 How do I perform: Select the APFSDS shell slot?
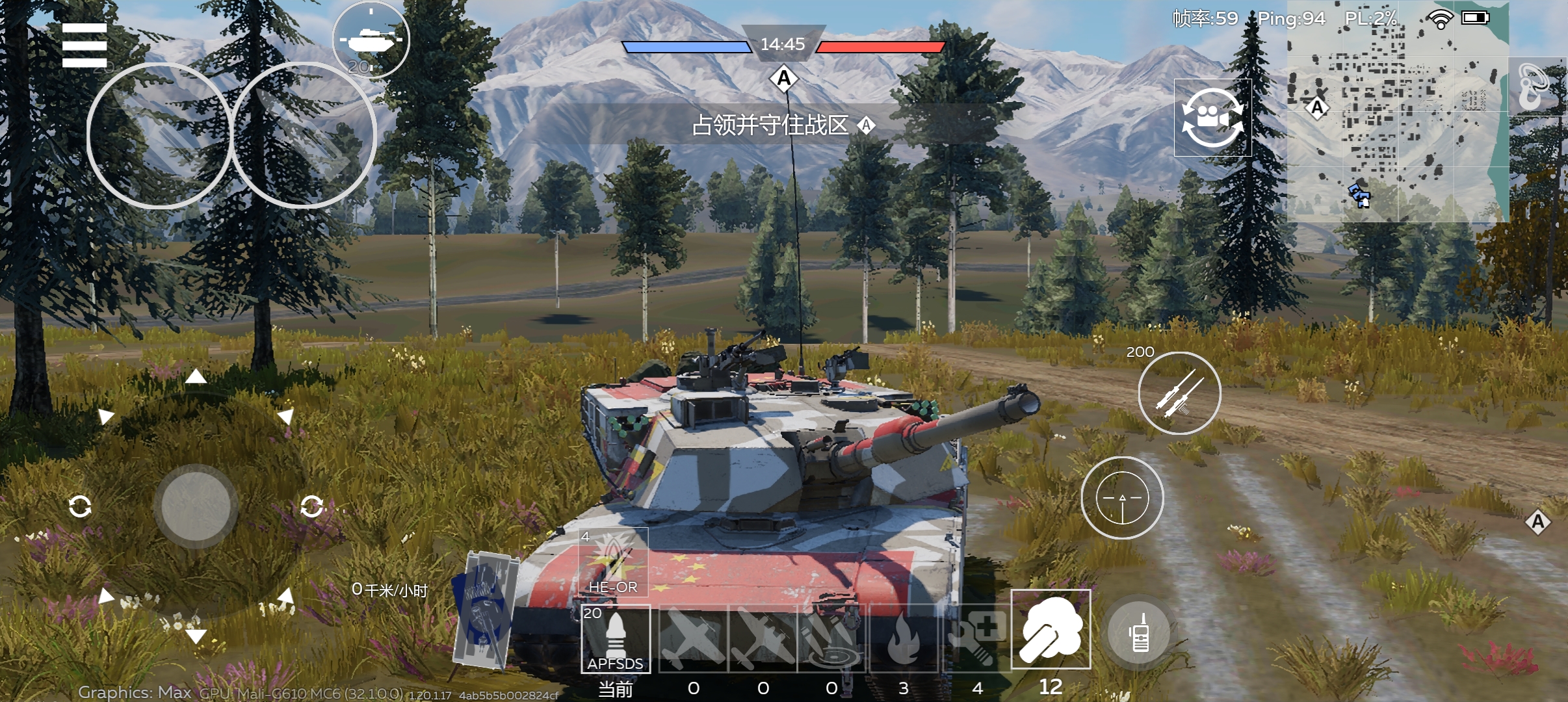tap(616, 638)
